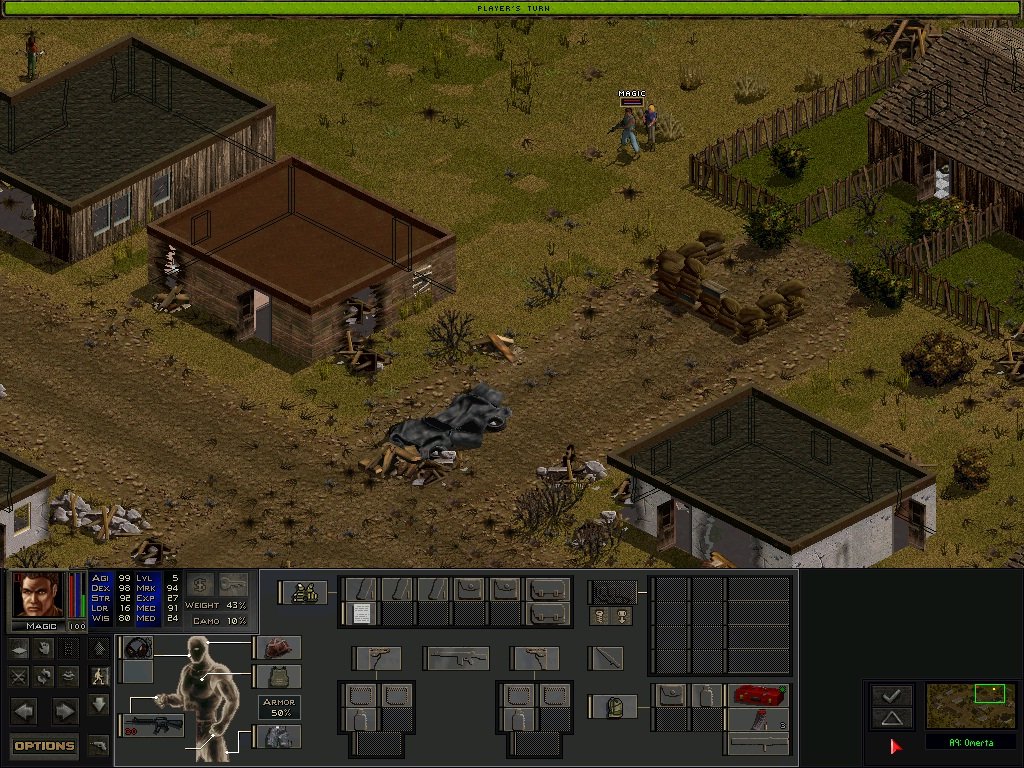The width and height of the screenshot is (1024, 768).
Task: Click the triangle button under the checkmark
Action: tap(891, 717)
